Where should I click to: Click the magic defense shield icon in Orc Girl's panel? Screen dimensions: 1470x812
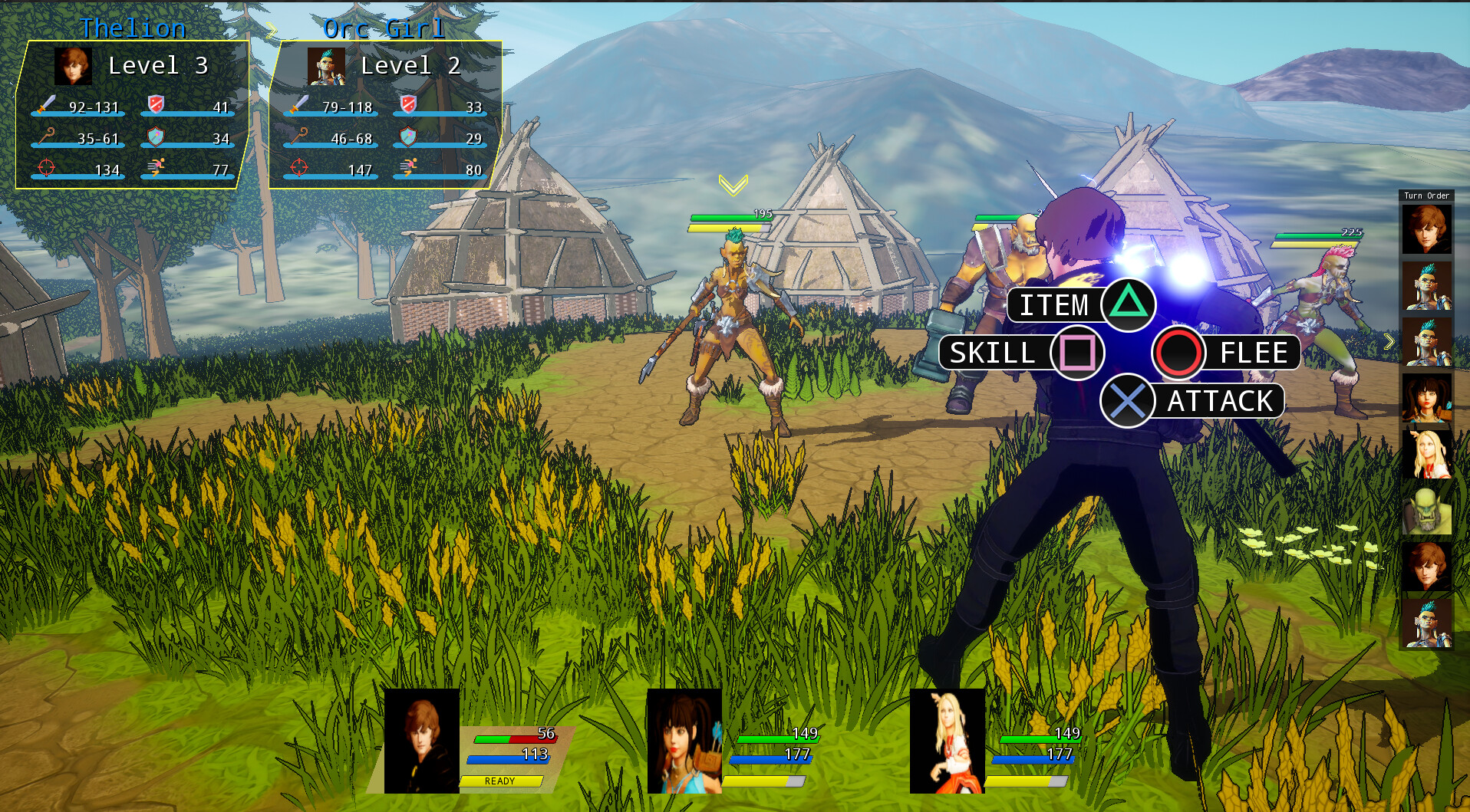[x=408, y=136]
